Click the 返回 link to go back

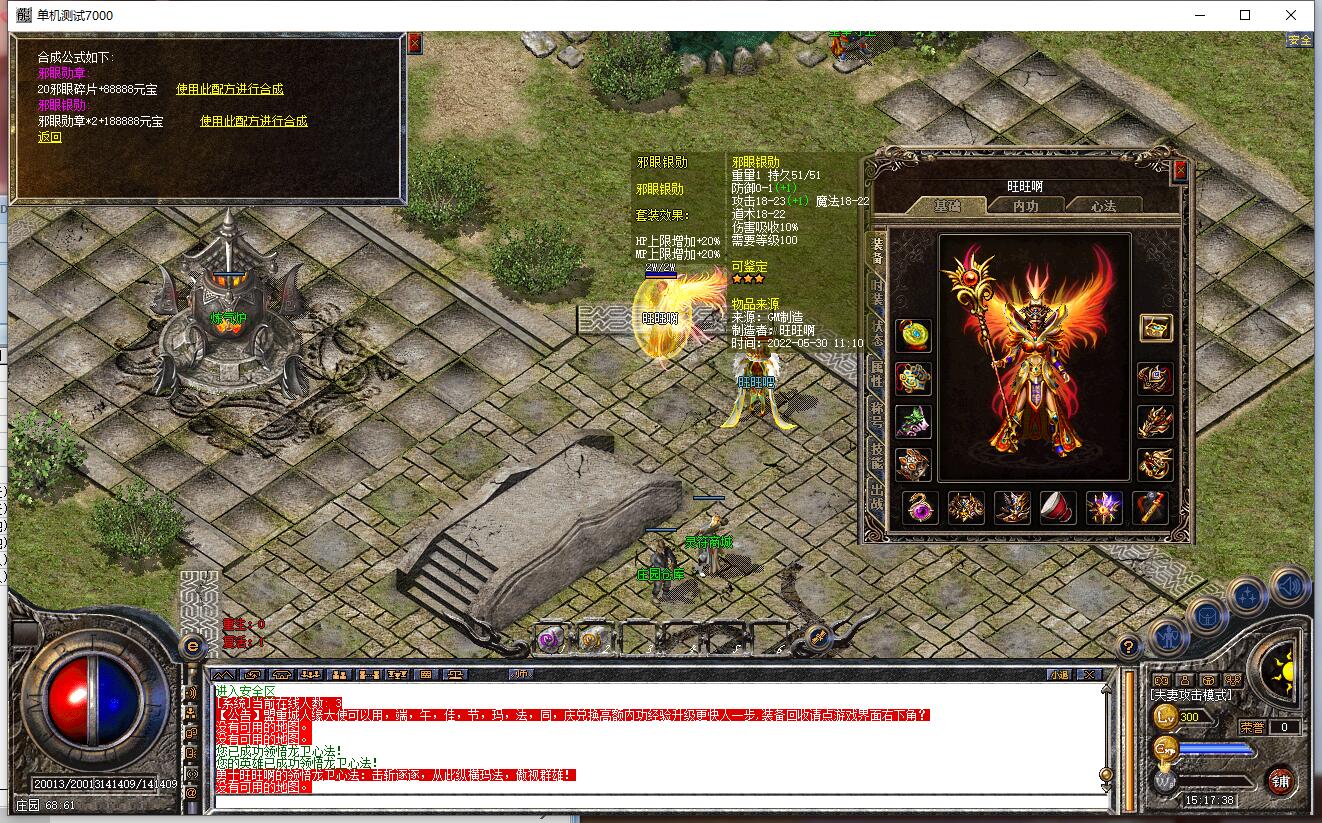[50, 137]
